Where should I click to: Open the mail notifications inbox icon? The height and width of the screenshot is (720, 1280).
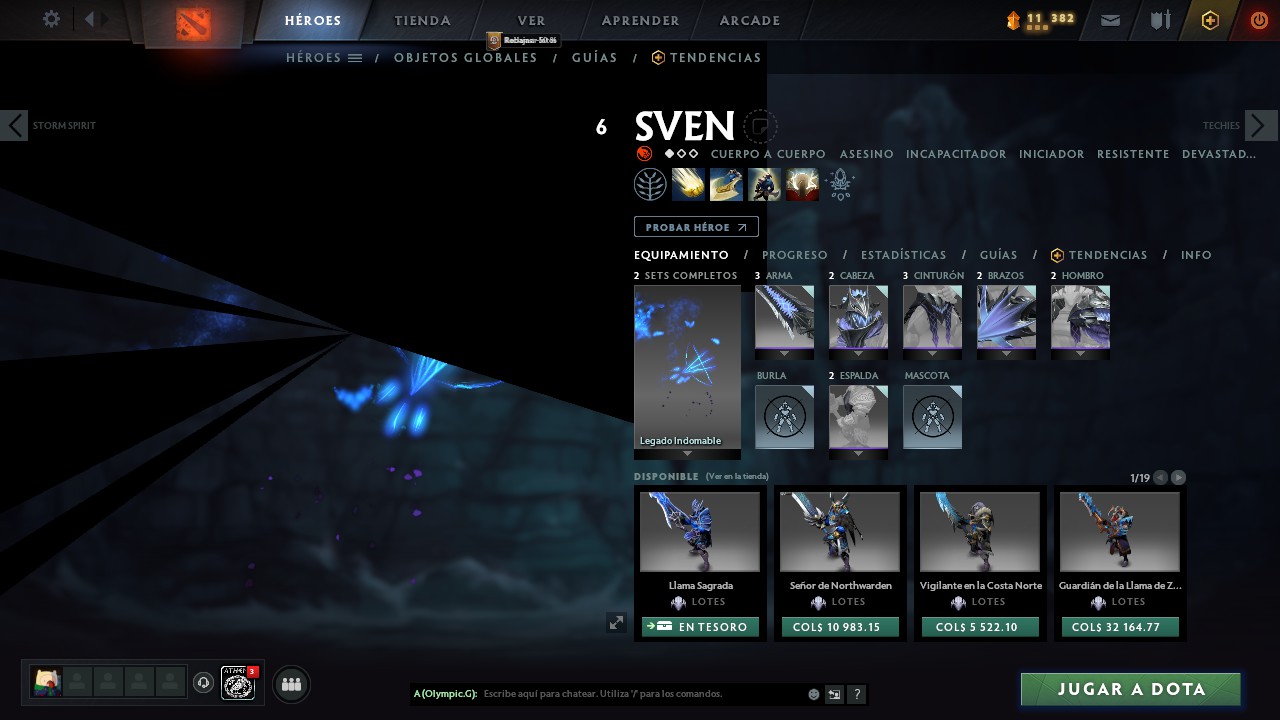[x=1110, y=19]
